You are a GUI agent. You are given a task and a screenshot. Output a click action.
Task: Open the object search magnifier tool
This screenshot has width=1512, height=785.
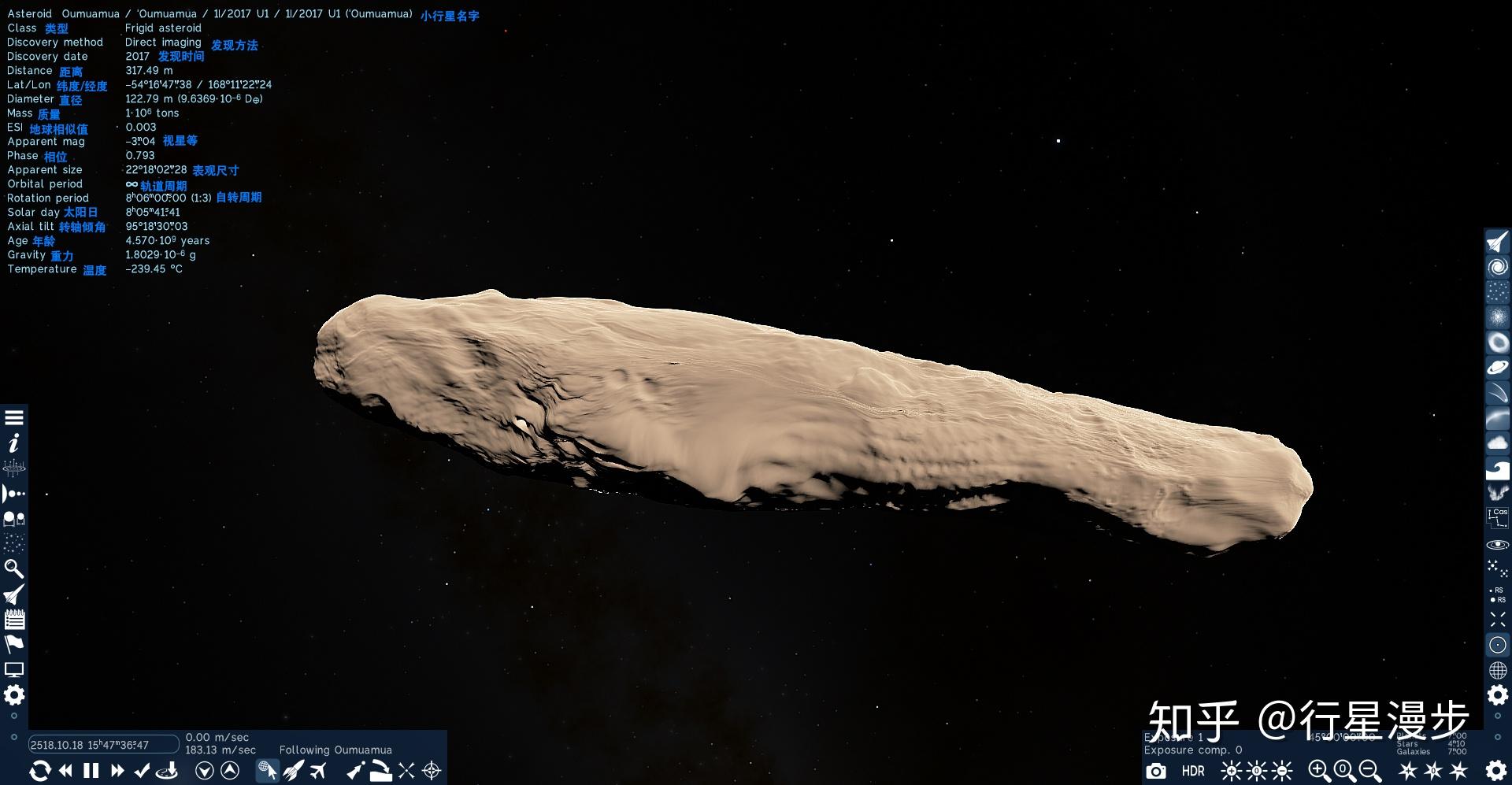[x=13, y=568]
